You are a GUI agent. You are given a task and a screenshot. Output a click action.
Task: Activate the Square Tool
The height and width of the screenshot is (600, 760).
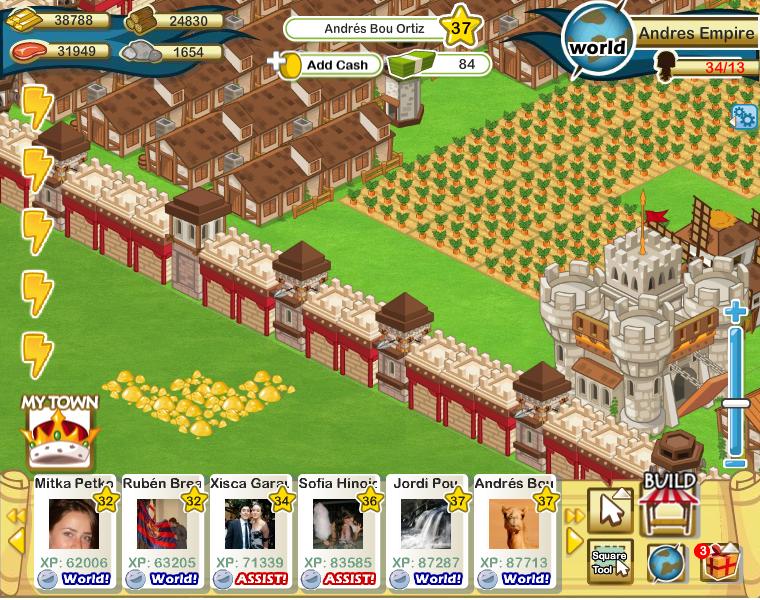click(610, 561)
